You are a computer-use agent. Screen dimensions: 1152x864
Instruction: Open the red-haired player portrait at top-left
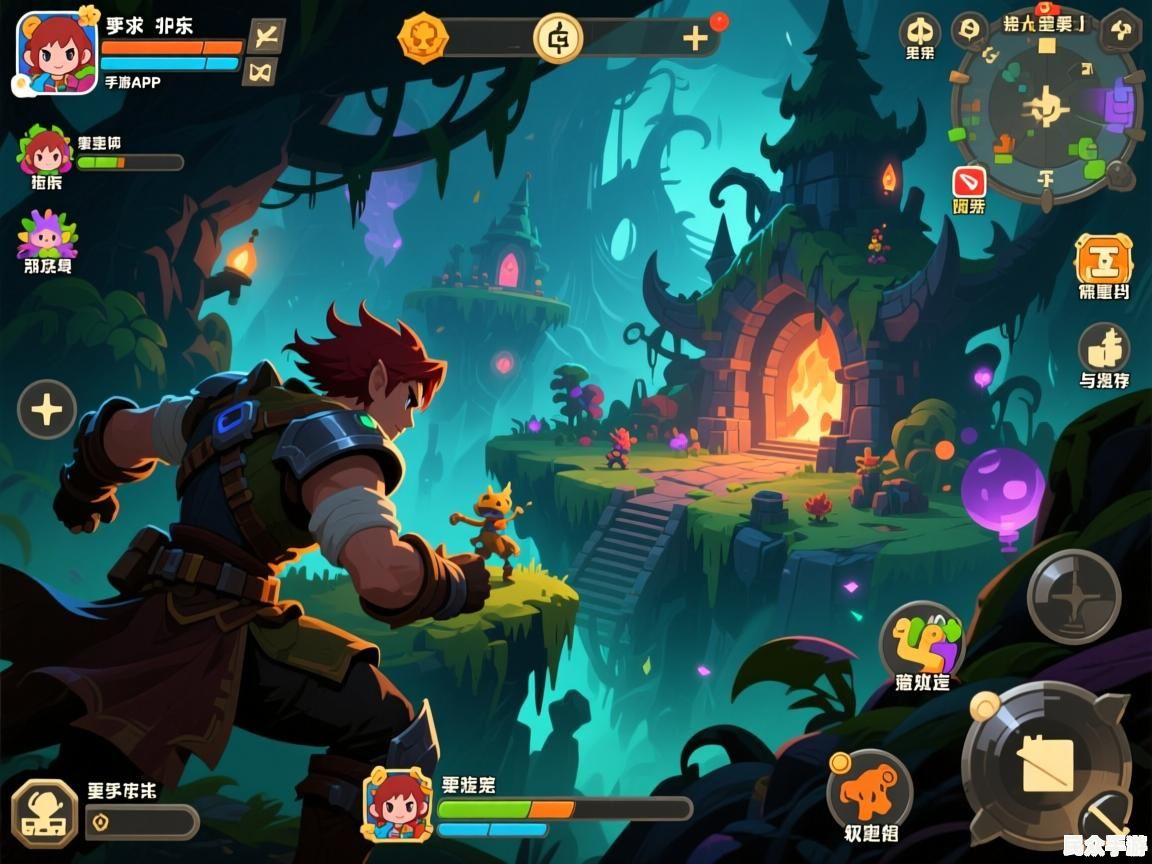coord(57,52)
